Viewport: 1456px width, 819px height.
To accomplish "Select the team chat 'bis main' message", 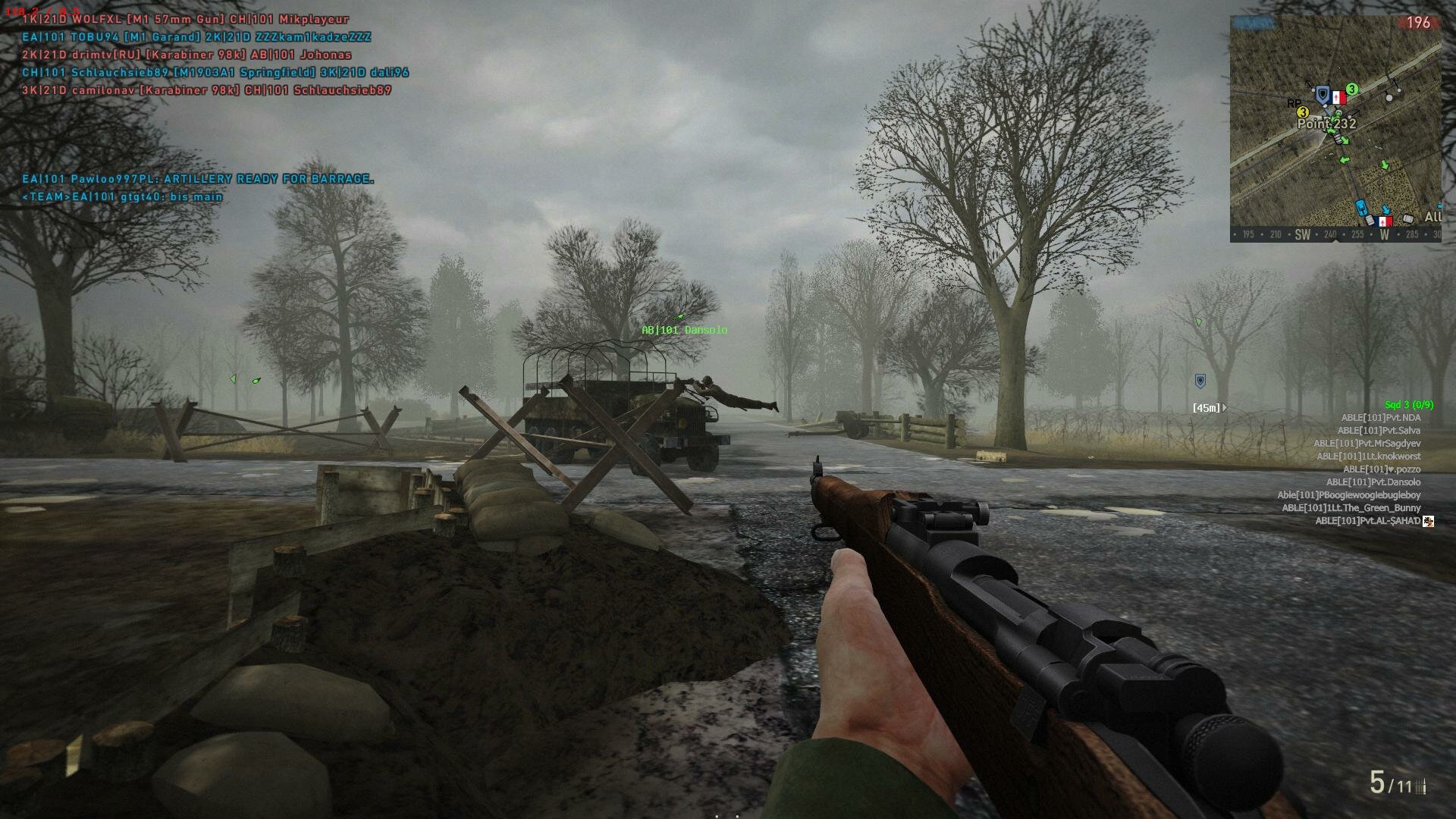I will [x=122, y=197].
